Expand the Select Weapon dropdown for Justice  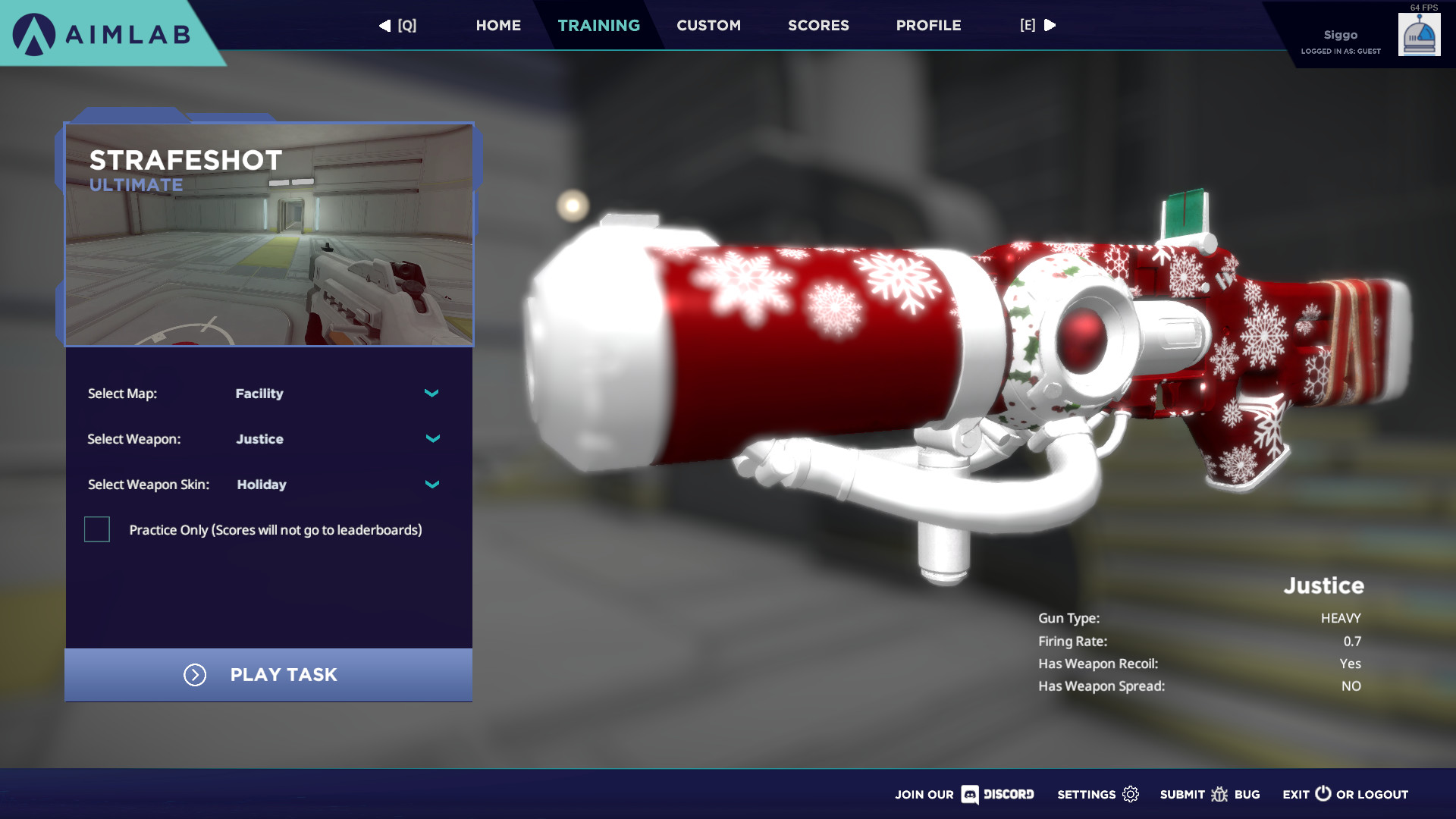click(x=432, y=438)
